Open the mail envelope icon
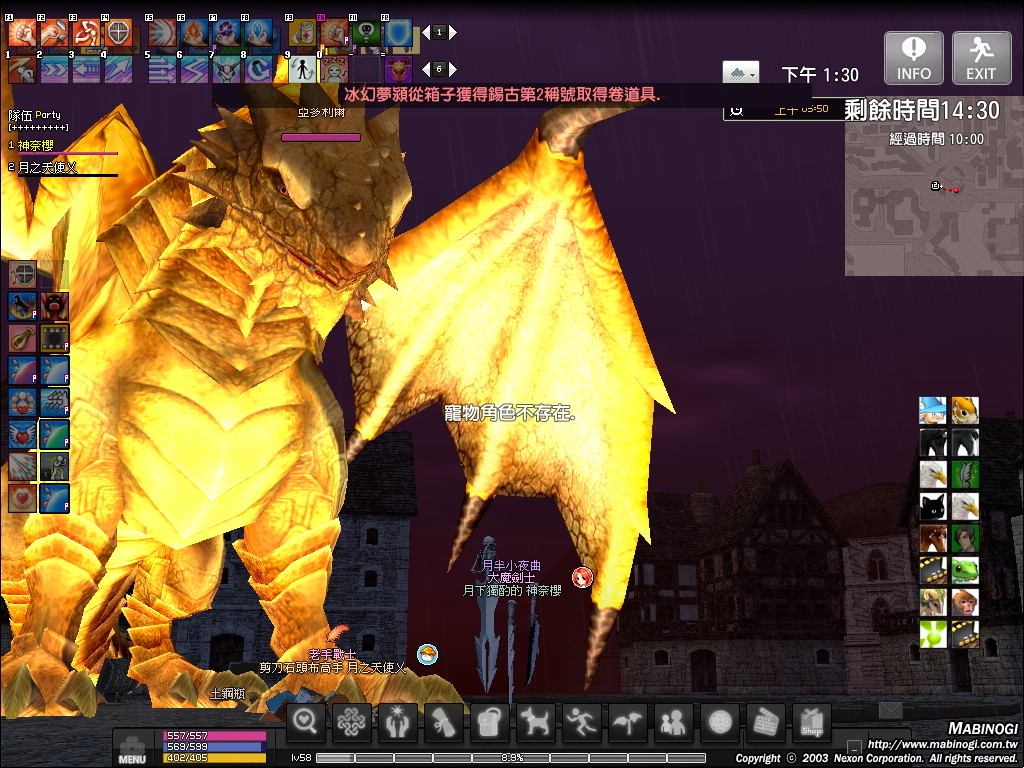 (889, 710)
